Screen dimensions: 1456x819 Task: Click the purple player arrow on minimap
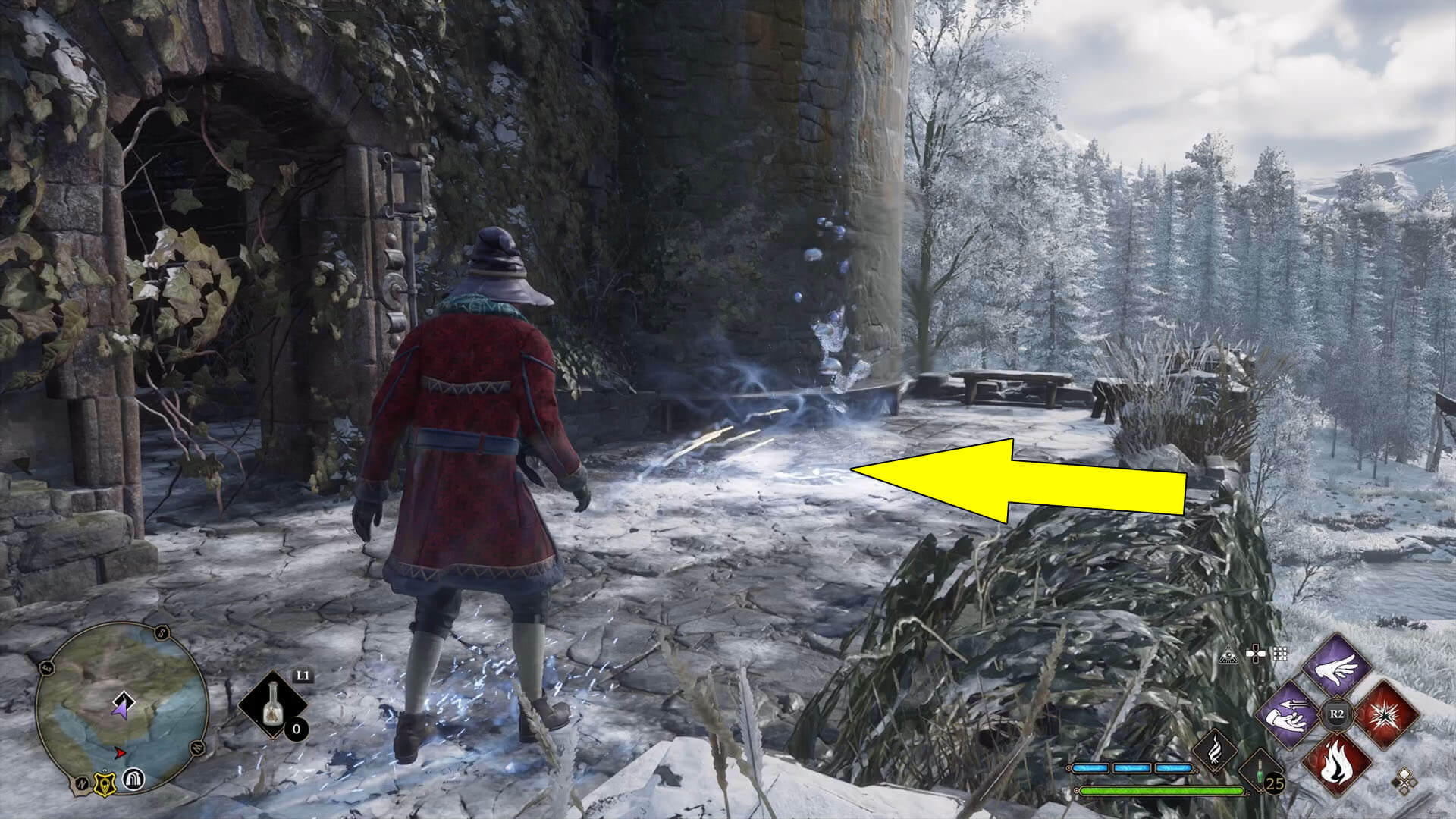tap(122, 708)
